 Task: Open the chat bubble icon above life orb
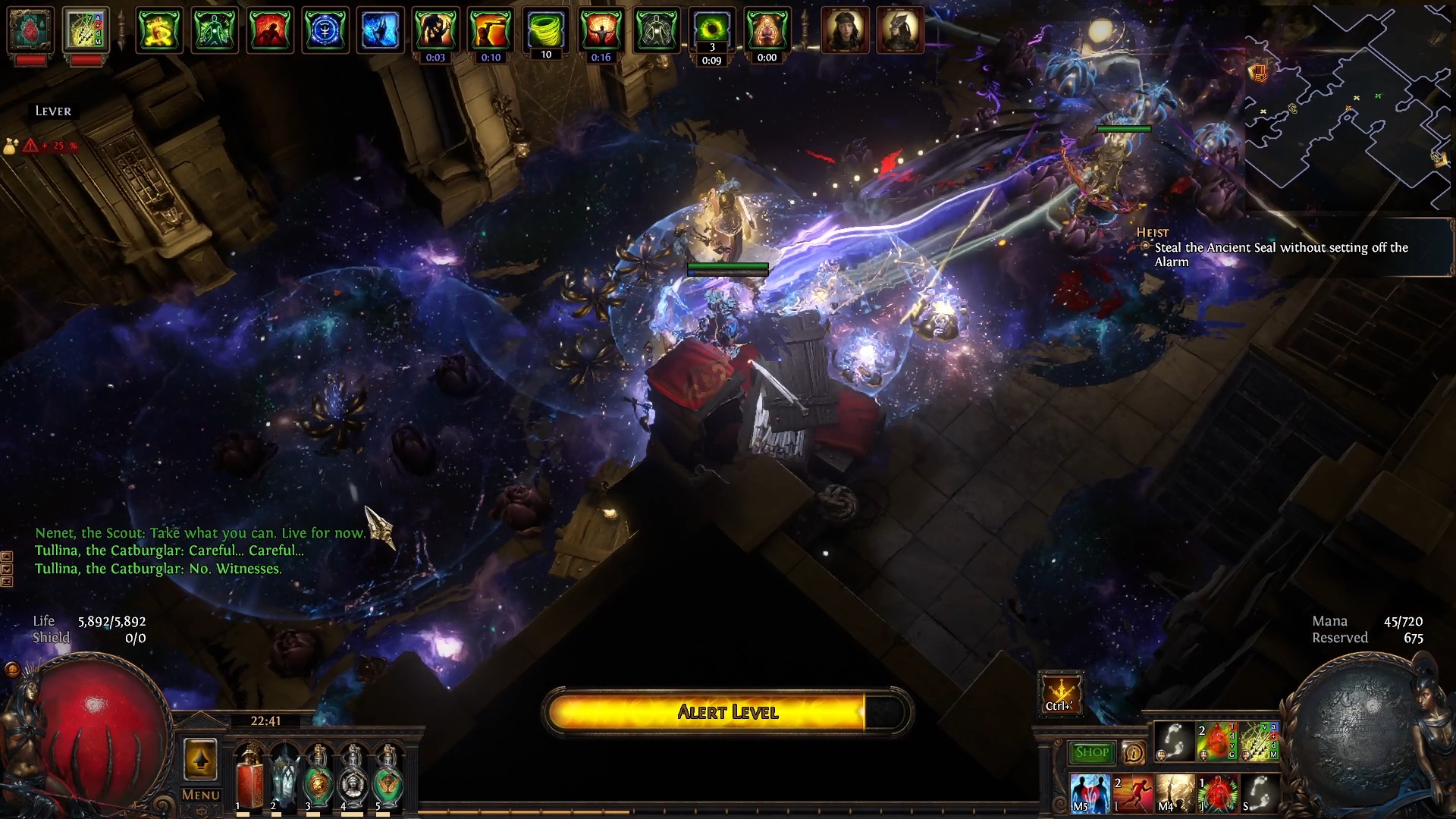12,669
